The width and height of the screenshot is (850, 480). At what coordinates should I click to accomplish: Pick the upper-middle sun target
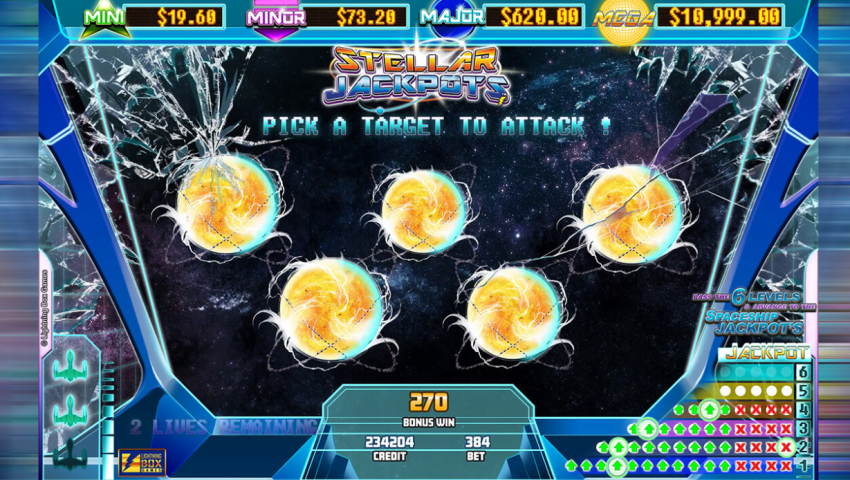point(424,211)
